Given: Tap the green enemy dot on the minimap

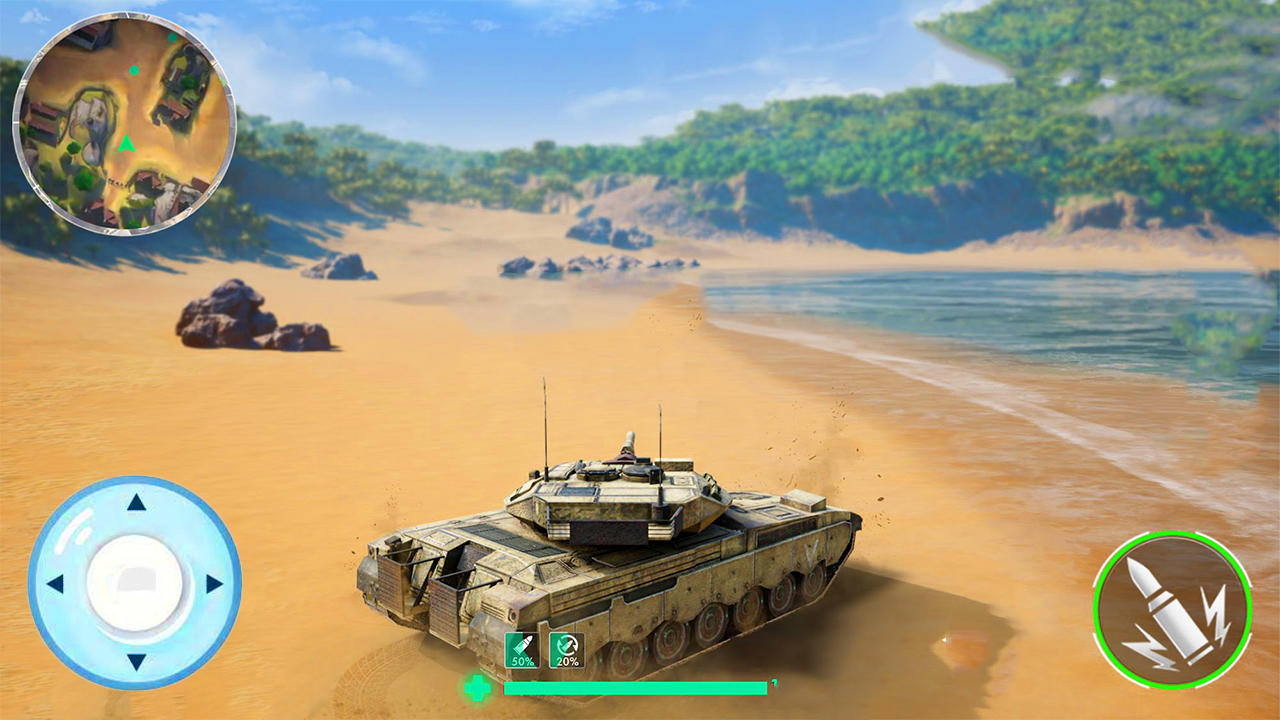Looking at the screenshot, I should (x=134, y=71).
